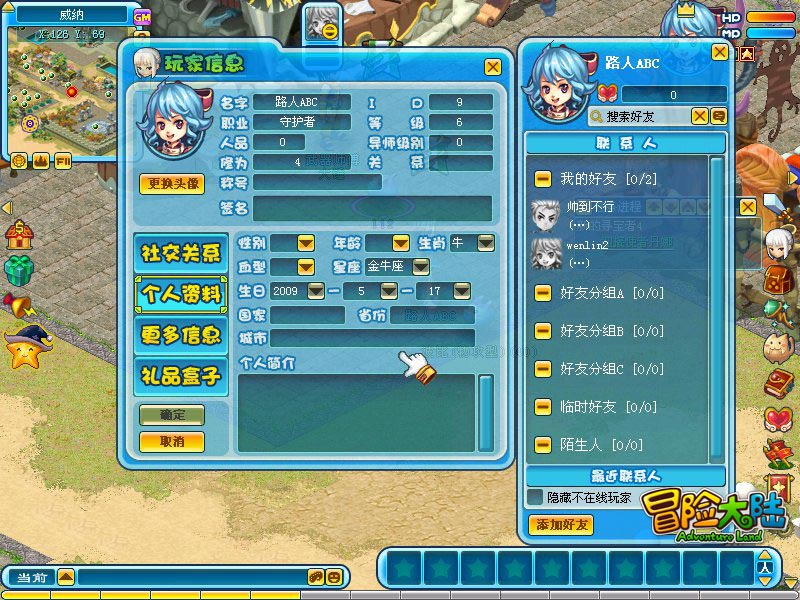800x600 pixels.
Task: Cancel with the 取消 button
Action: click(x=171, y=441)
